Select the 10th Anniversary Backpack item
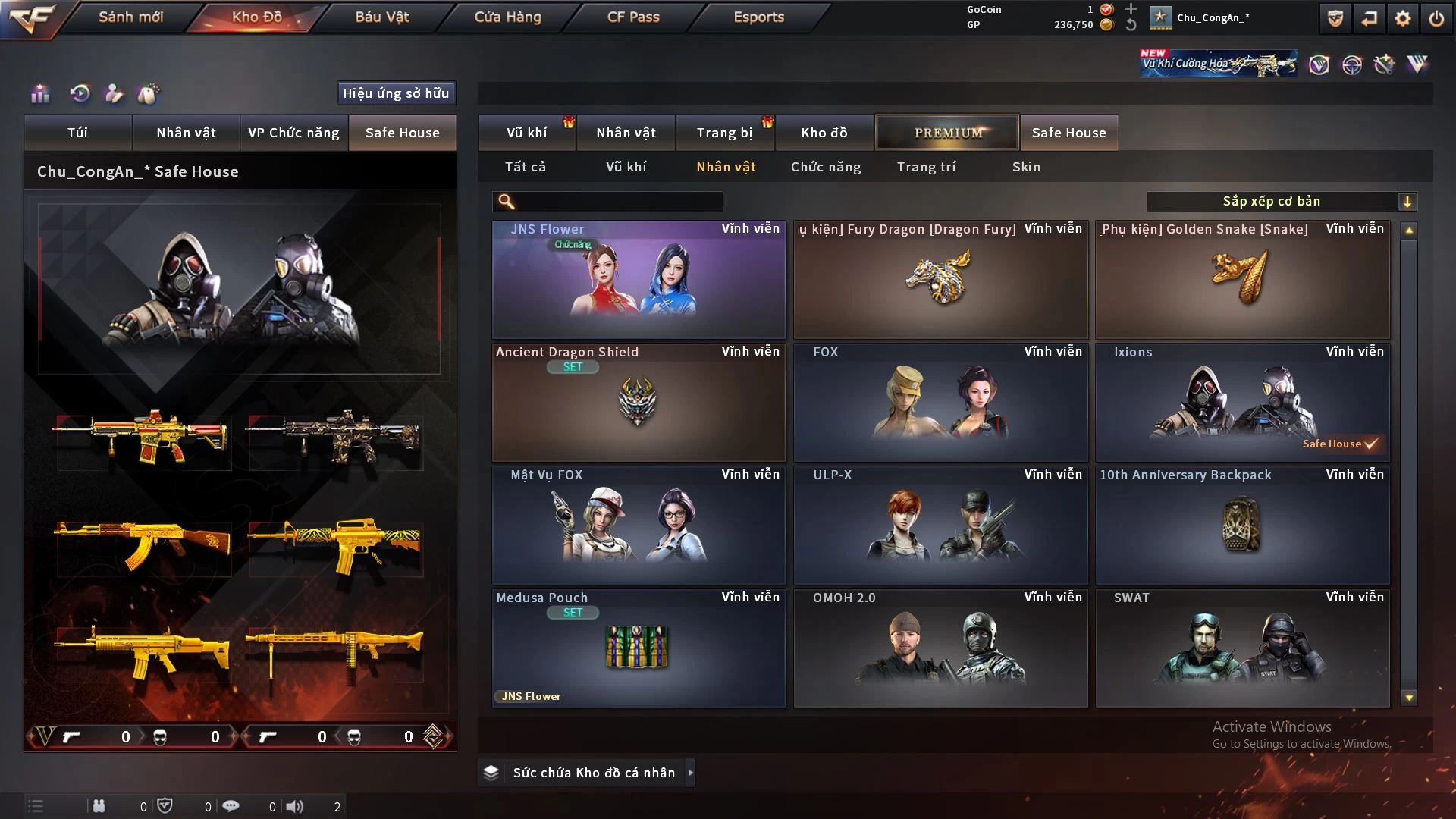The image size is (1456, 819). point(1242,526)
